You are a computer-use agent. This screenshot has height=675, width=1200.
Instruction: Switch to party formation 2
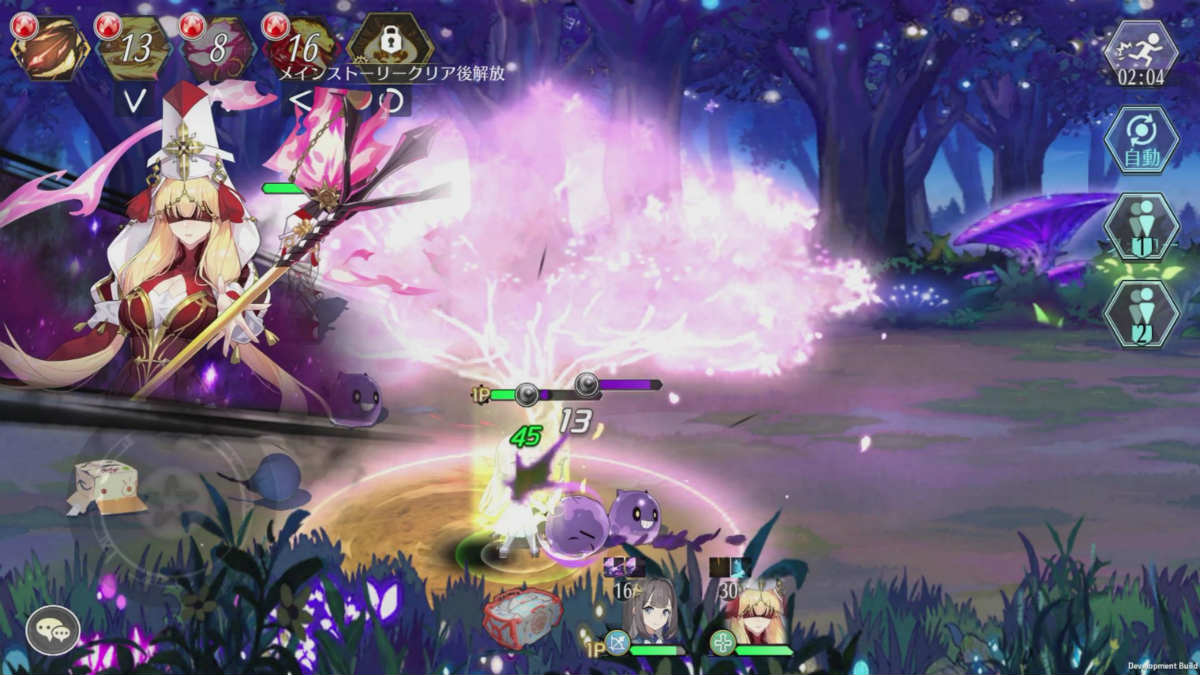click(1141, 314)
